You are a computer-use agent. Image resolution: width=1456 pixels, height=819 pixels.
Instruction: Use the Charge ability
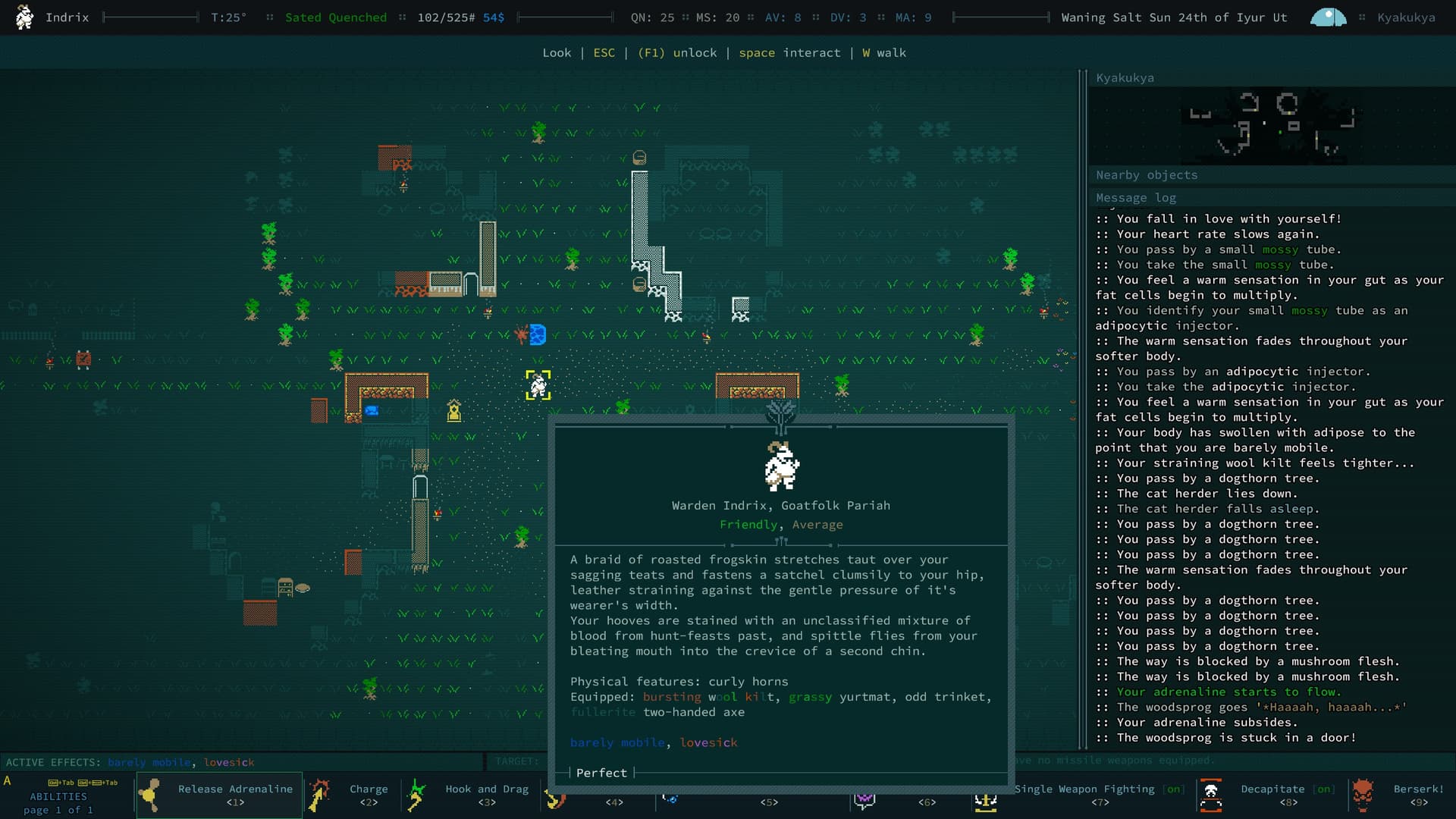point(352,795)
